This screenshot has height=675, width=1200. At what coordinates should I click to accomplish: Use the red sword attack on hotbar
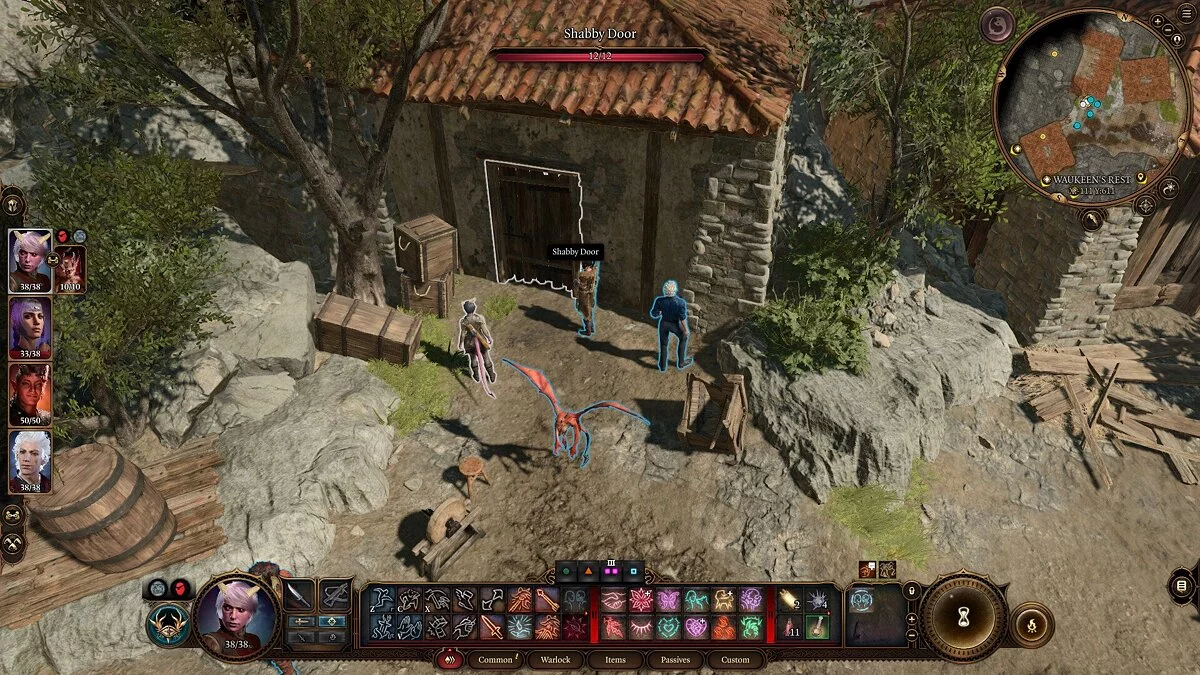coord(492,627)
